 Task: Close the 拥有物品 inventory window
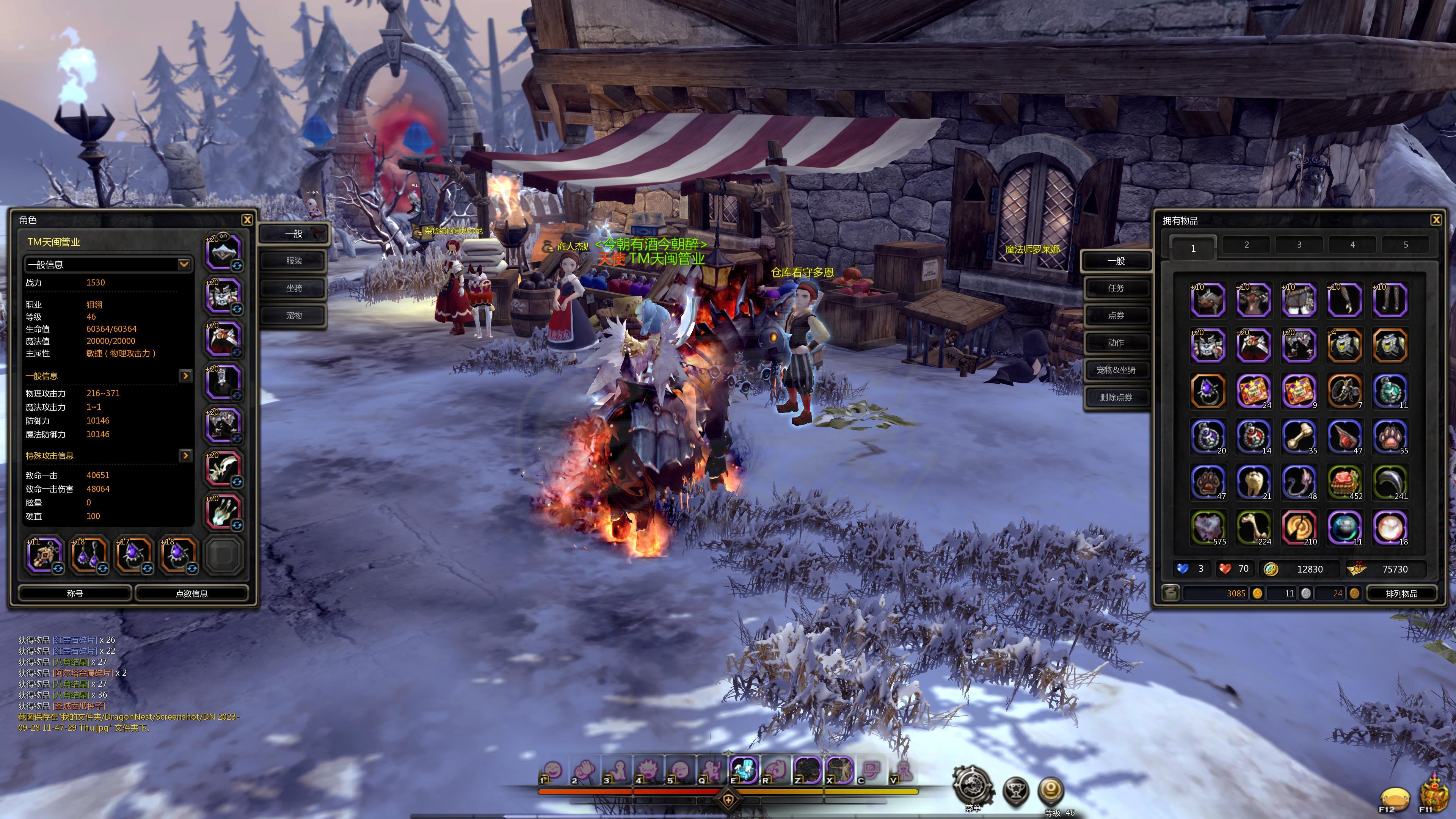(1436, 220)
